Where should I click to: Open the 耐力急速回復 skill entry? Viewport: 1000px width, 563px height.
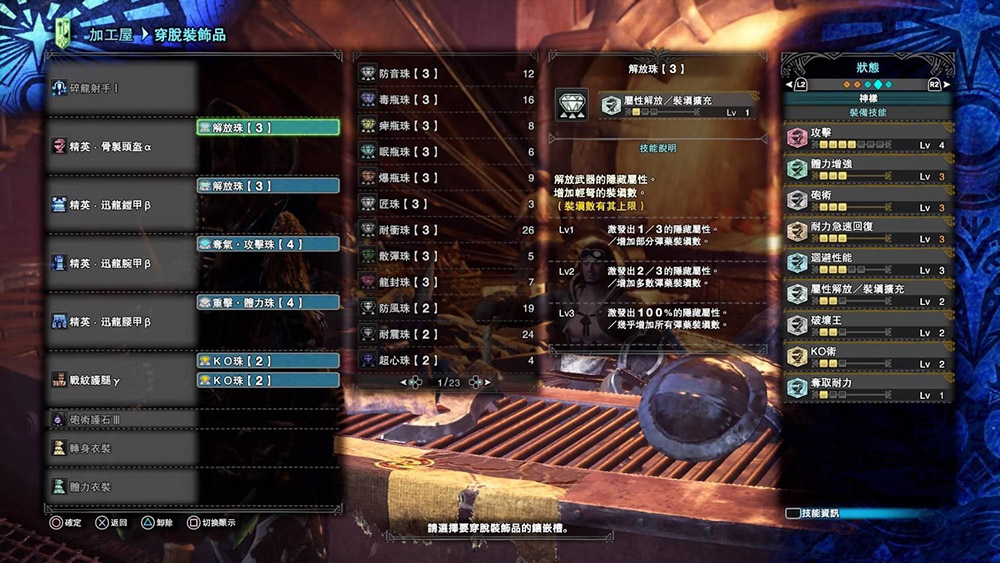pyautogui.click(x=867, y=232)
